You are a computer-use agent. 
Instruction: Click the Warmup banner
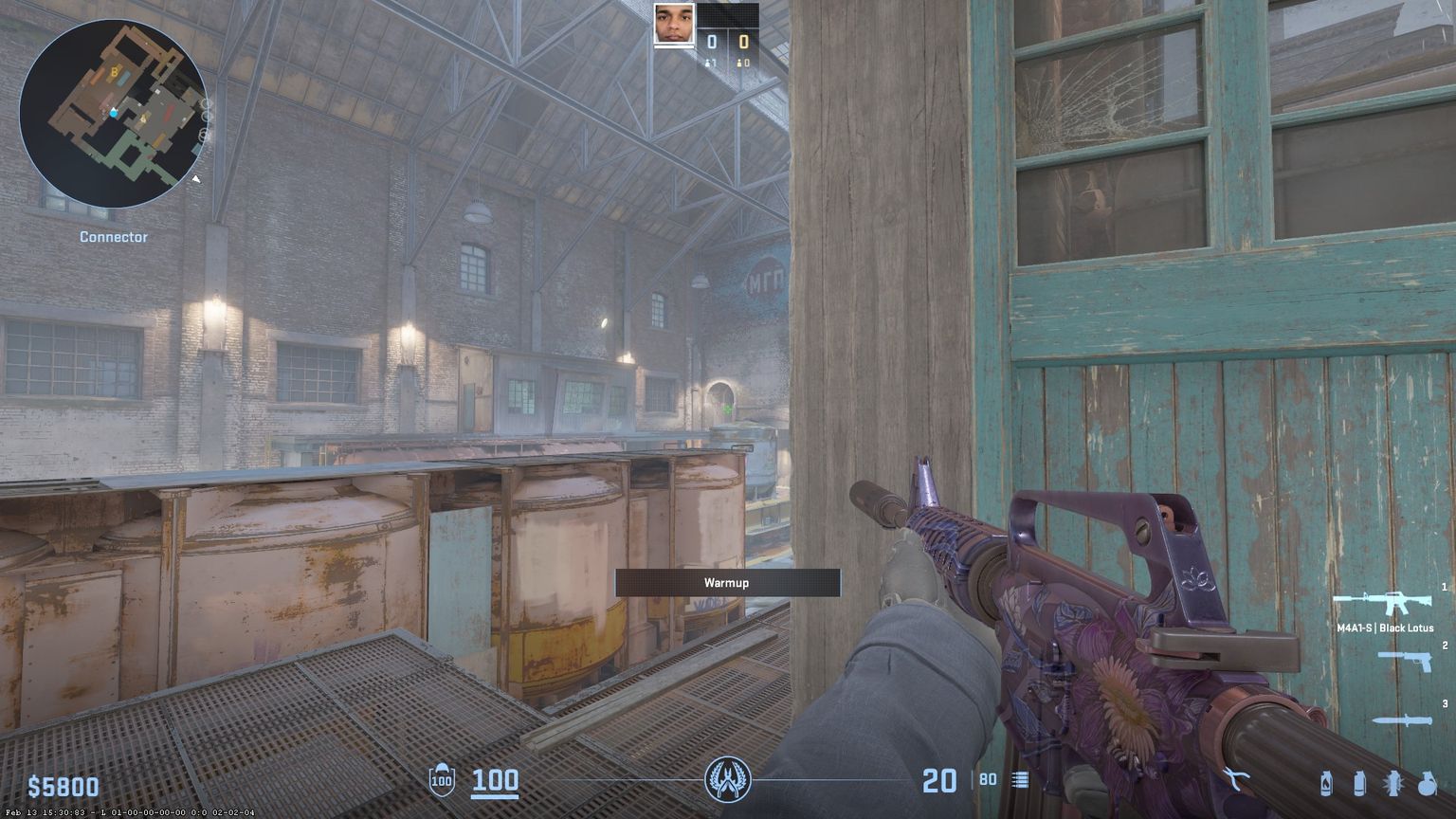pyautogui.click(x=726, y=582)
